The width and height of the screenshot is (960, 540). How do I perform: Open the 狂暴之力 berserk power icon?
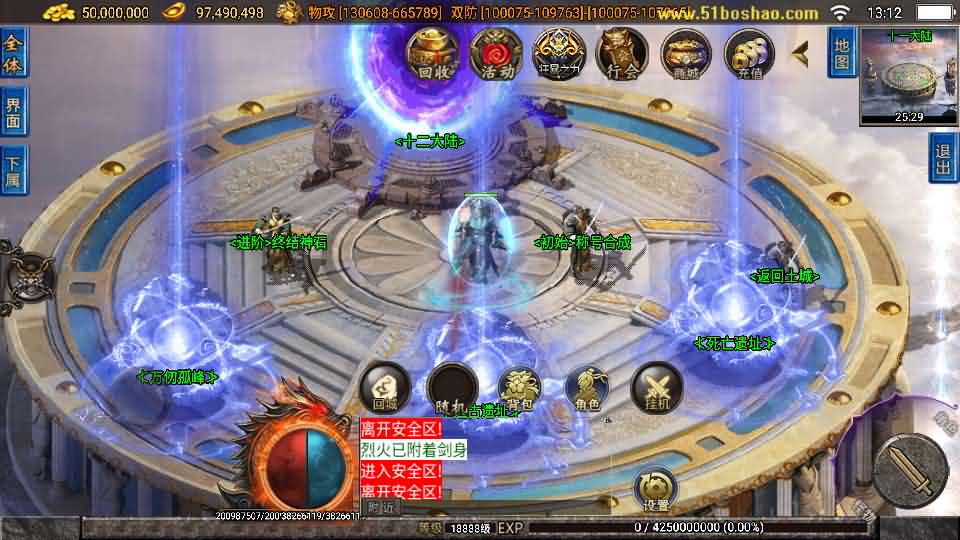pos(559,54)
